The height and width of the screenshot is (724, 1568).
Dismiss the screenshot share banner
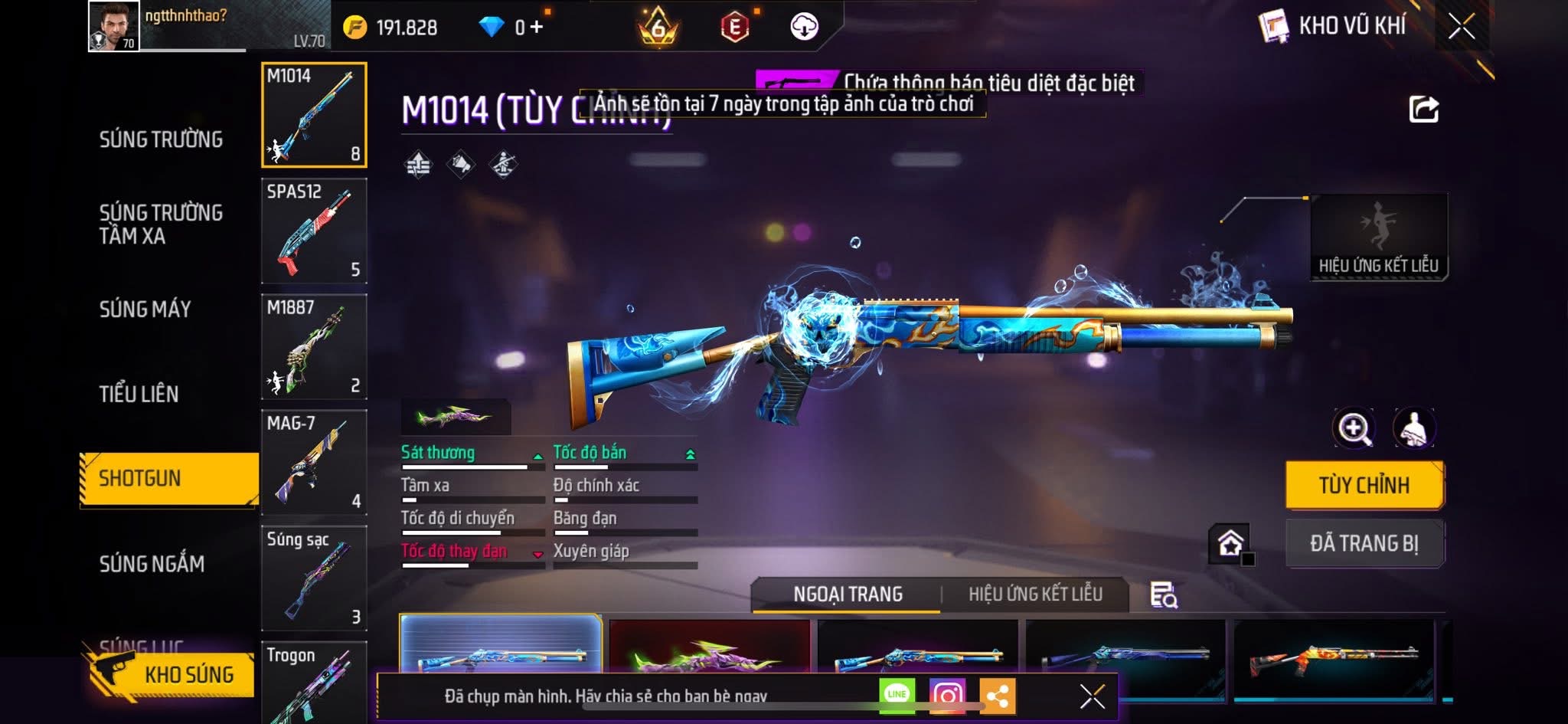[1092, 696]
